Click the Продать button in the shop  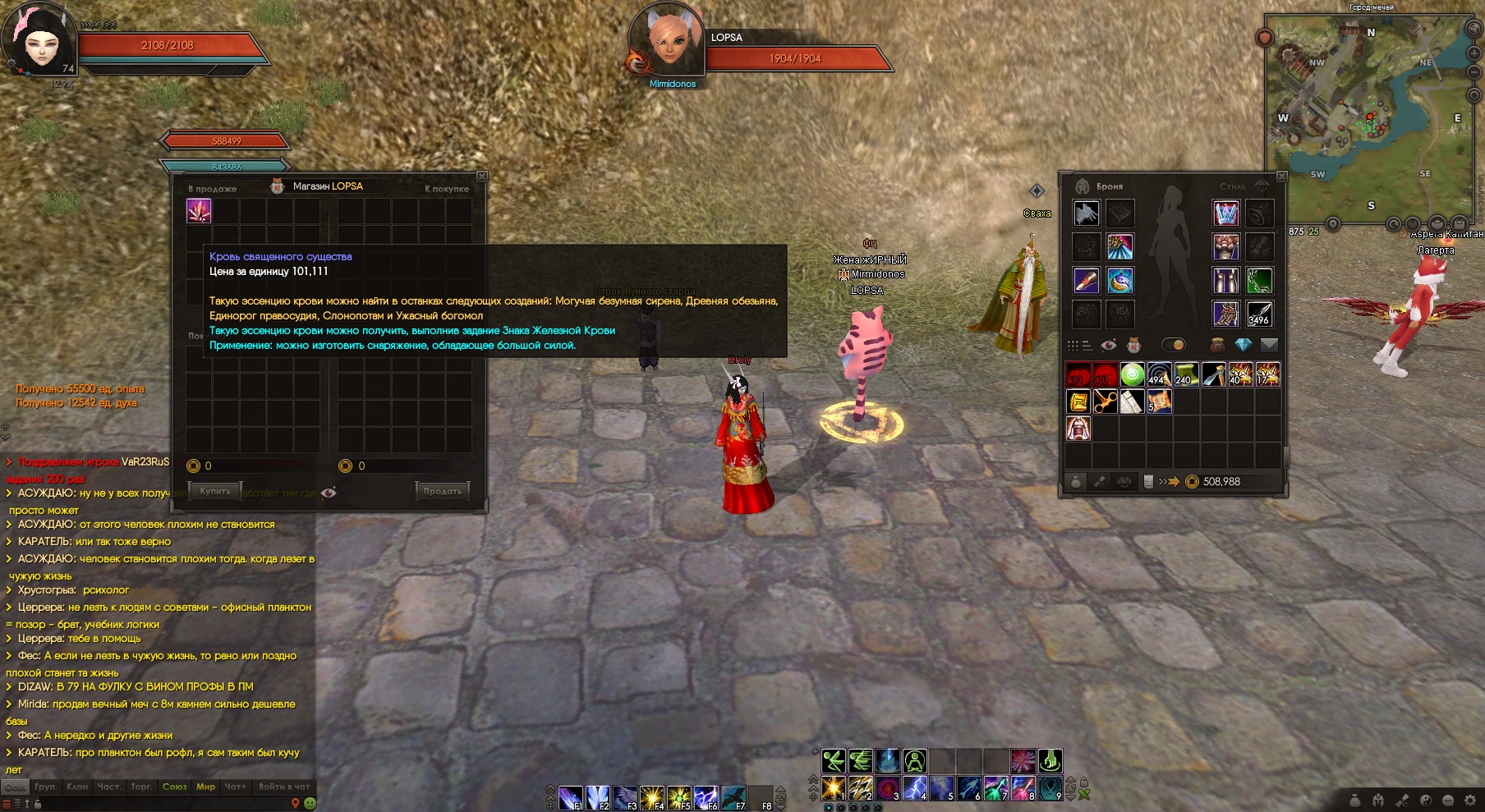click(442, 491)
